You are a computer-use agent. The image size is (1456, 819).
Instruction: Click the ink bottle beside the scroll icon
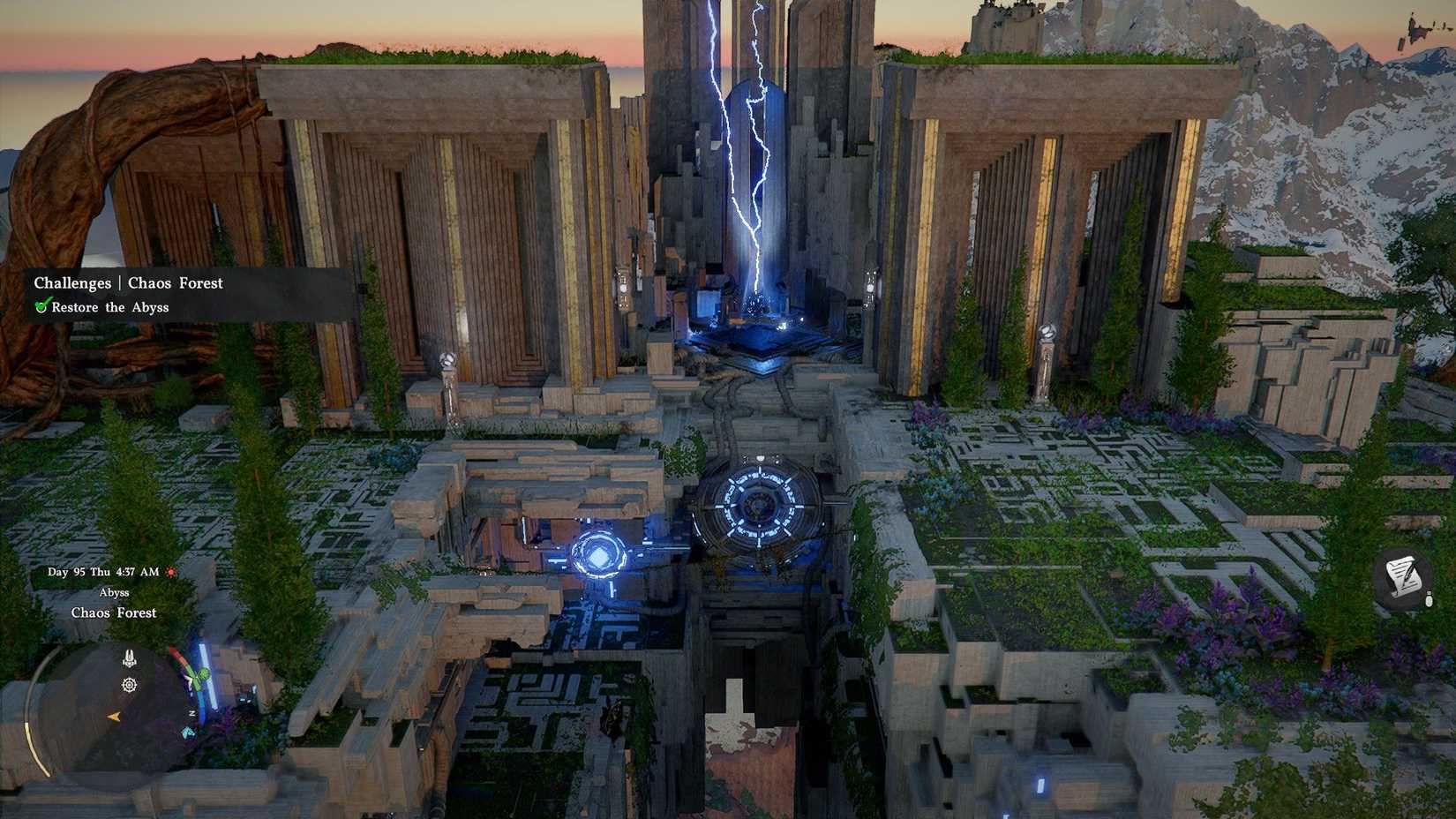click(1429, 600)
